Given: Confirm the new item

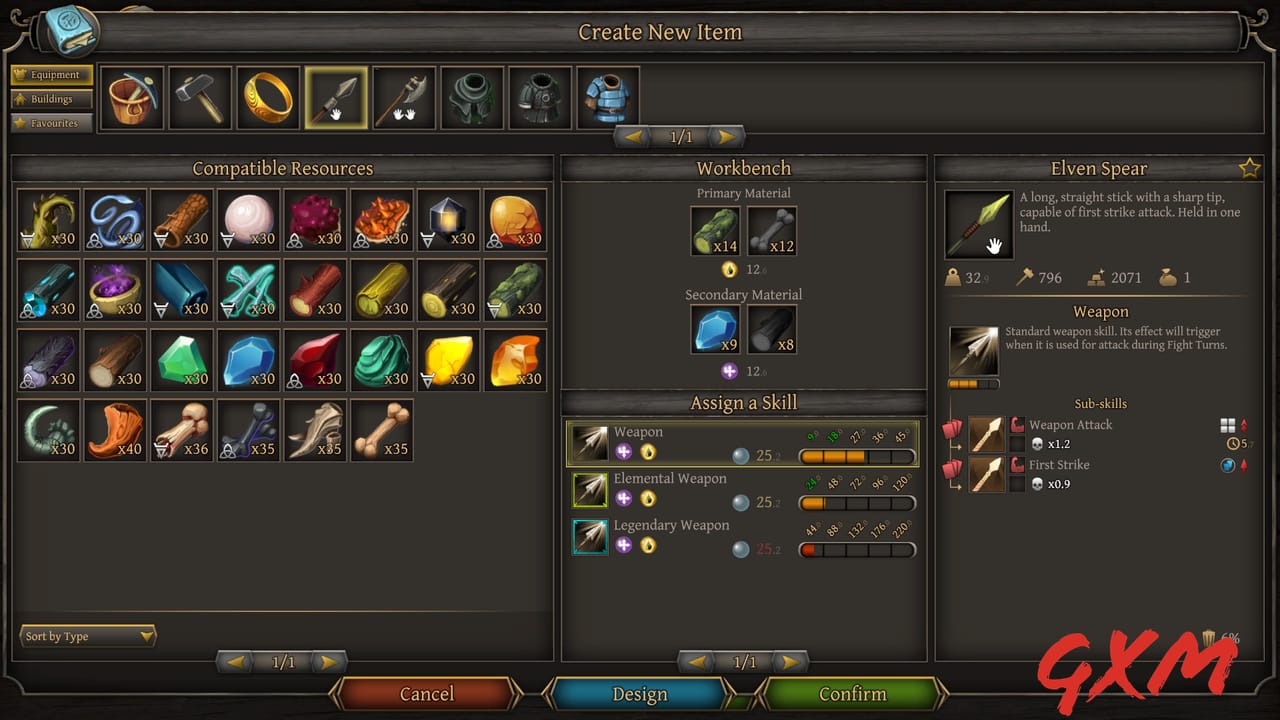Looking at the screenshot, I should point(852,694).
